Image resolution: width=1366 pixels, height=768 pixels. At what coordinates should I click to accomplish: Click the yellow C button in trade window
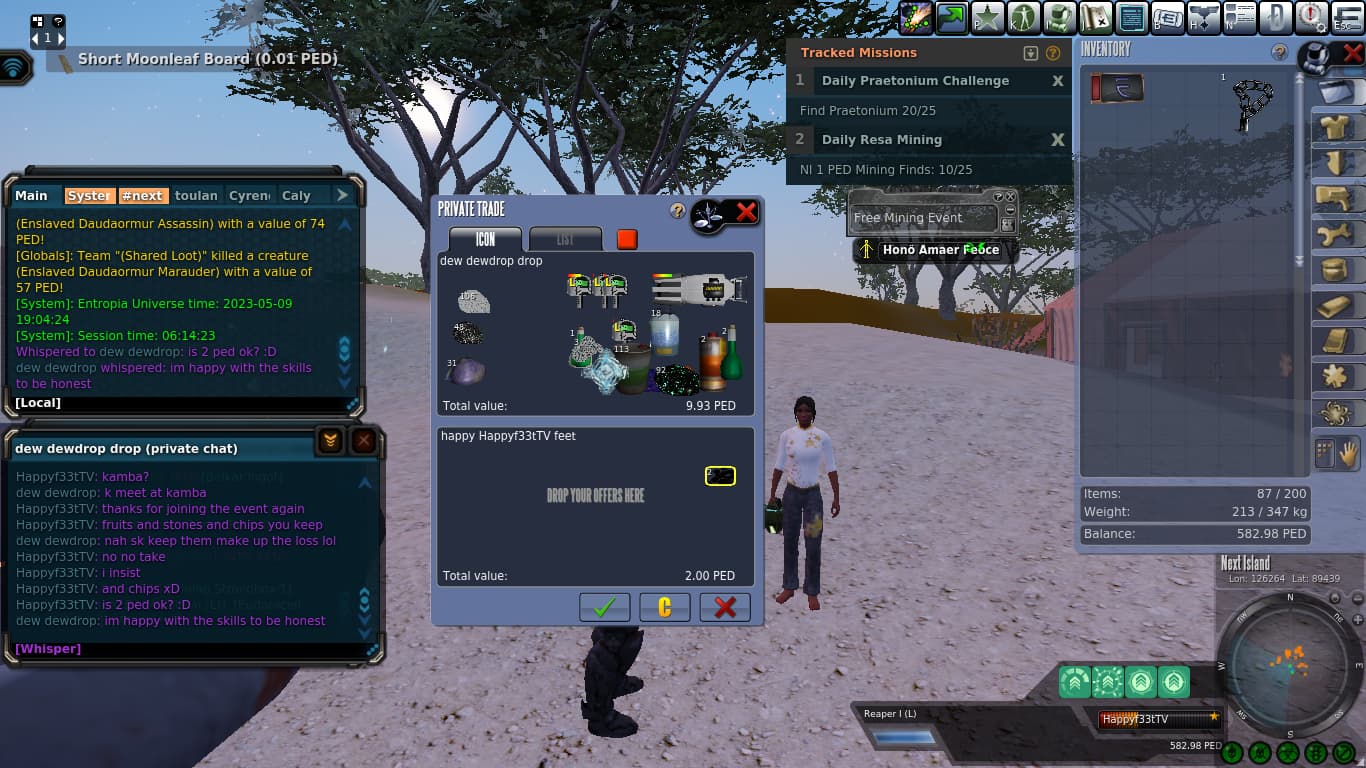click(664, 607)
